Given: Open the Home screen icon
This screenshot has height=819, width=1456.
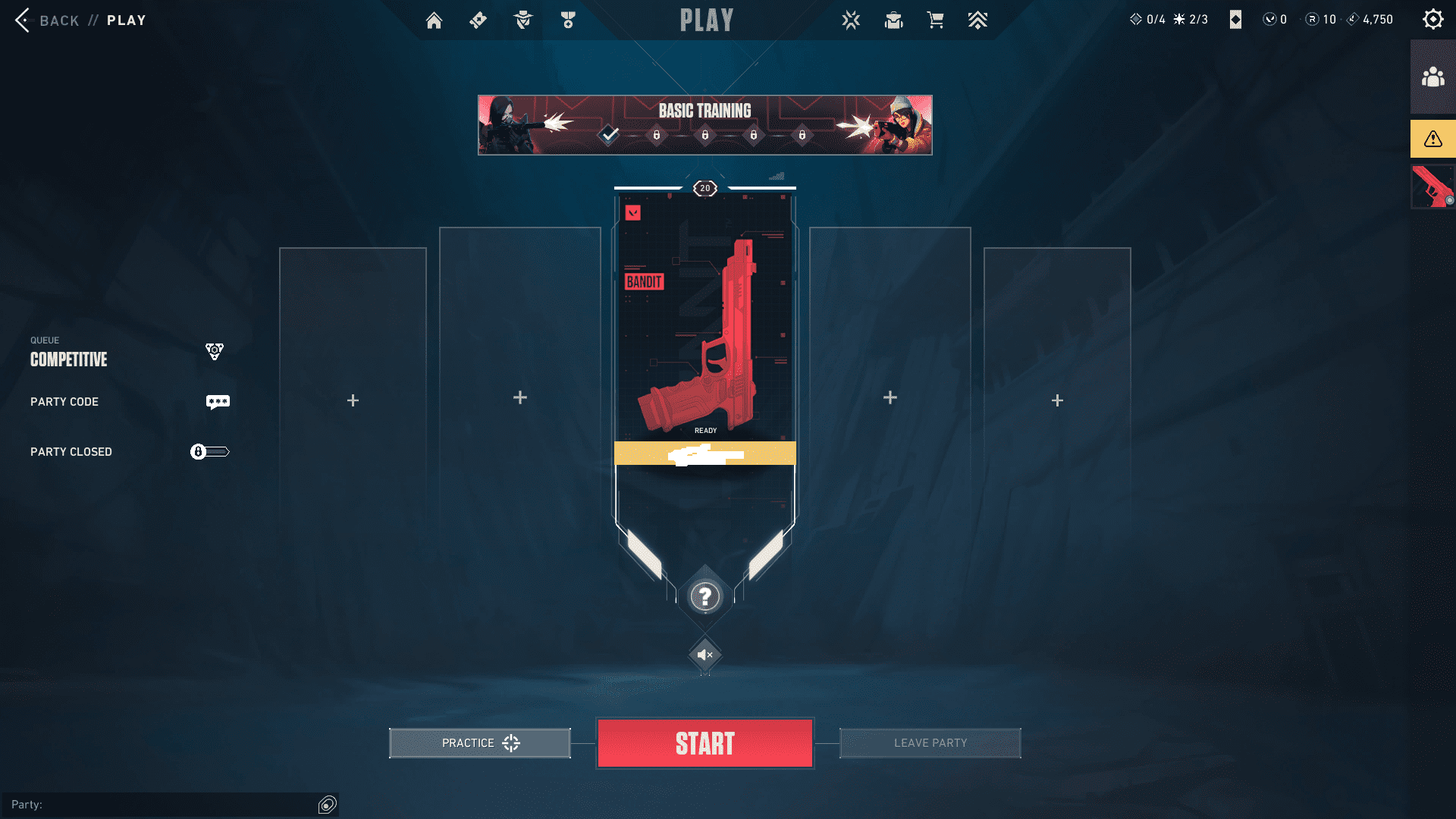Looking at the screenshot, I should tap(434, 20).
